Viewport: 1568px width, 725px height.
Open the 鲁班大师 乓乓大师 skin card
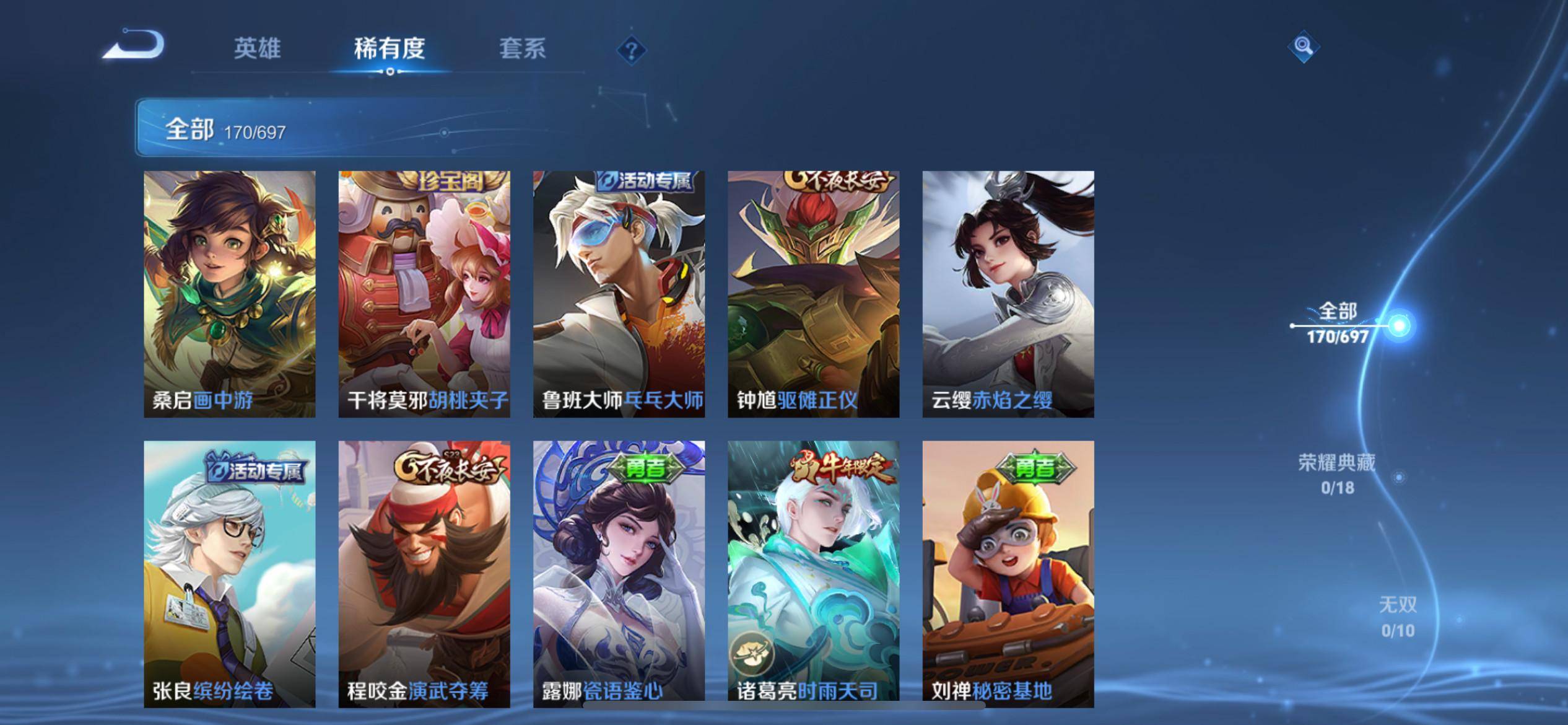coord(619,294)
